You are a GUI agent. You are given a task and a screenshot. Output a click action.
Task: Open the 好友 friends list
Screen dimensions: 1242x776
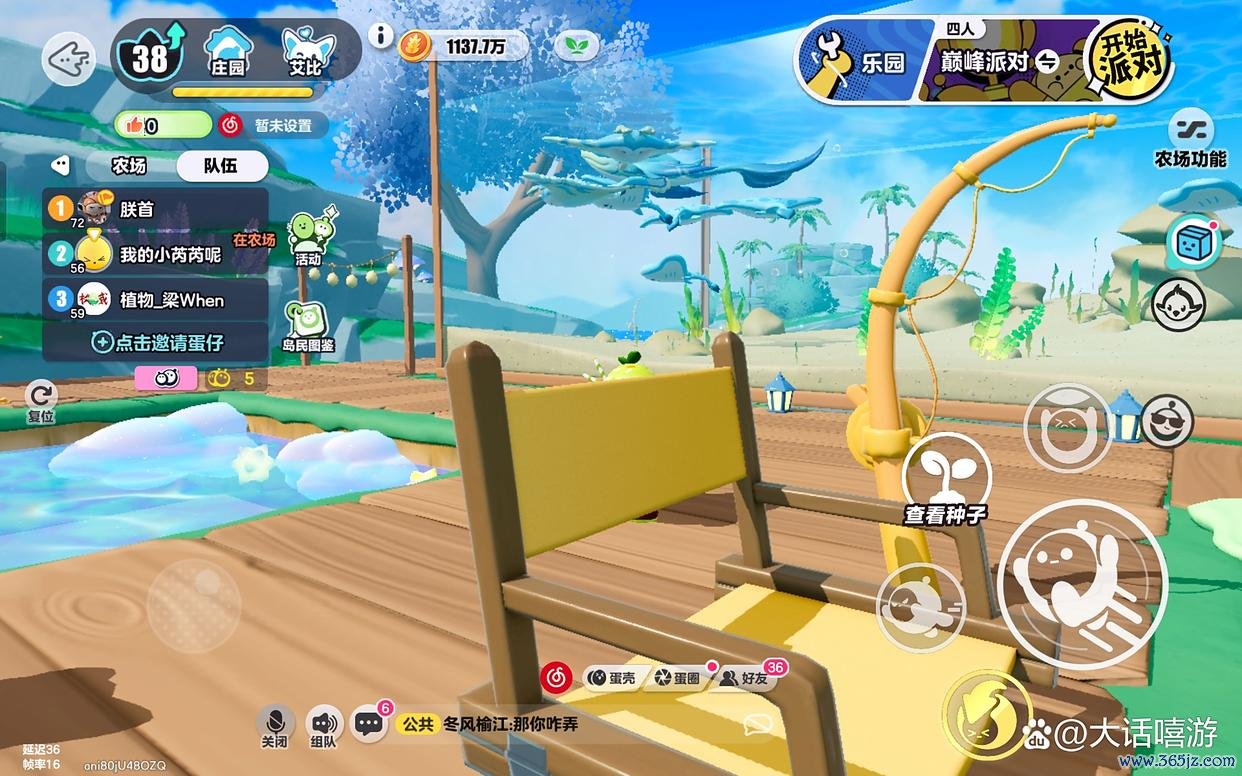[x=747, y=678]
